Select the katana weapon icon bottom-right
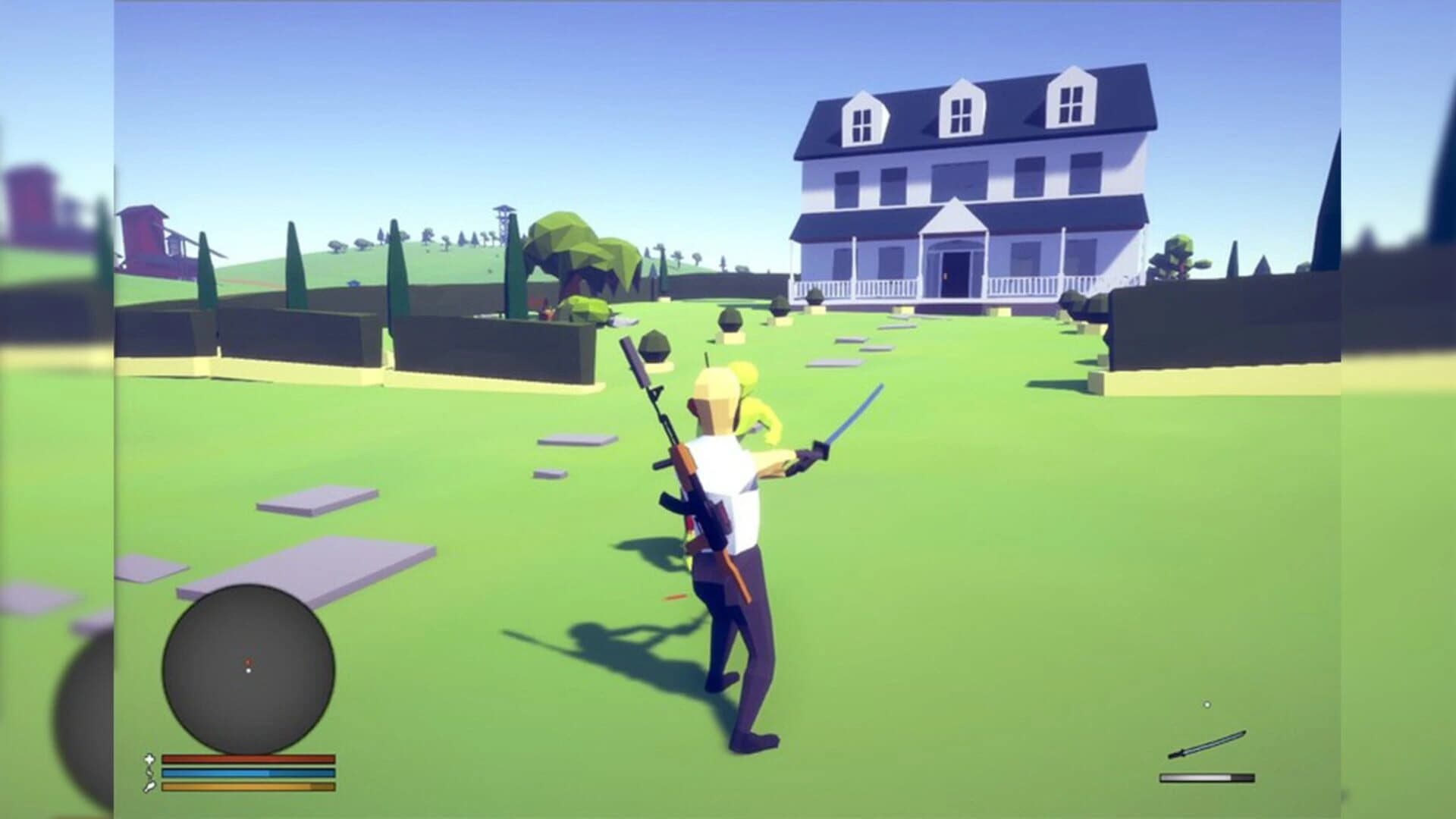Viewport: 1456px width, 819px height. [x=1207, y=743]
